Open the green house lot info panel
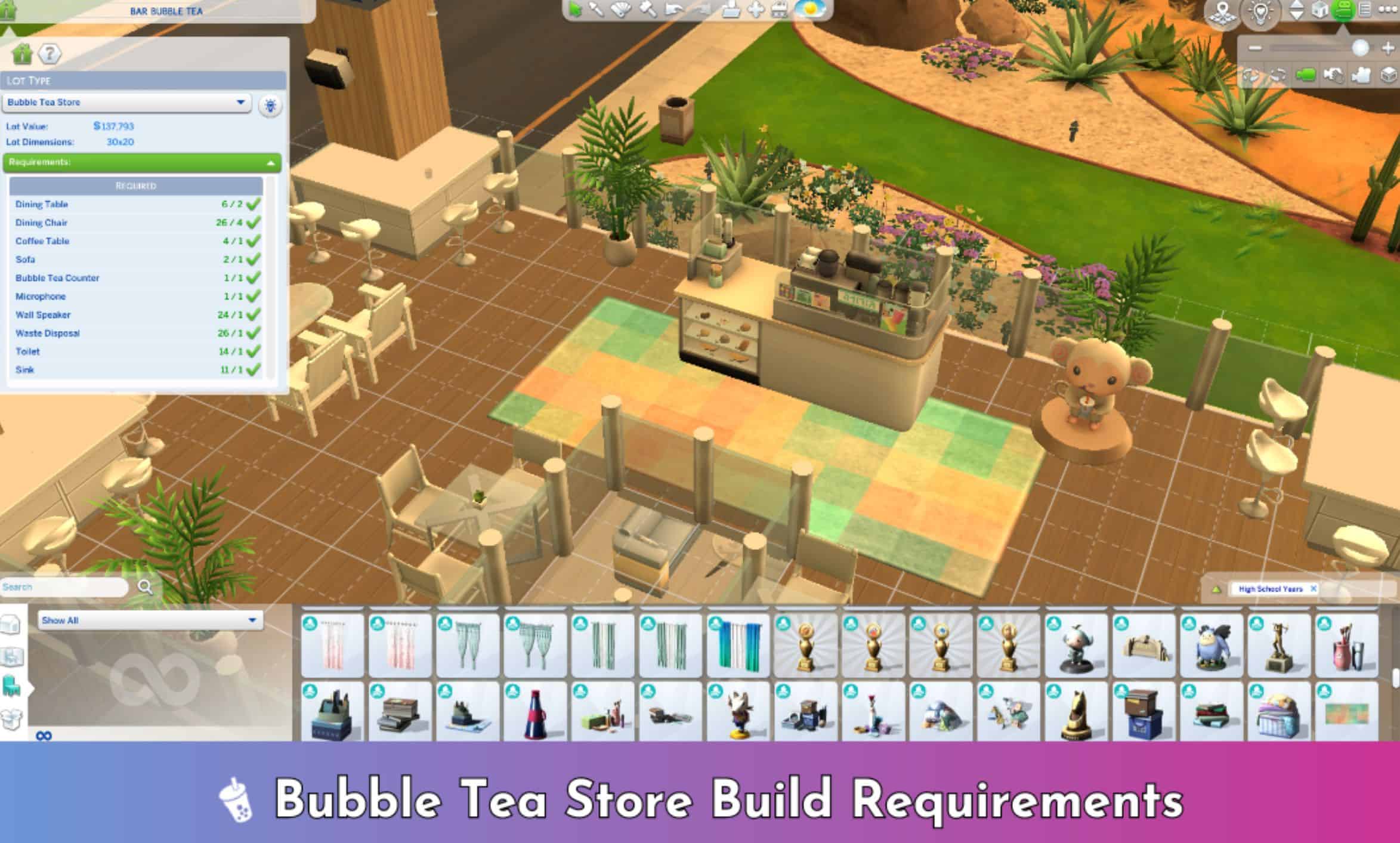This screenshot has width=1400, height=843. 22,54
